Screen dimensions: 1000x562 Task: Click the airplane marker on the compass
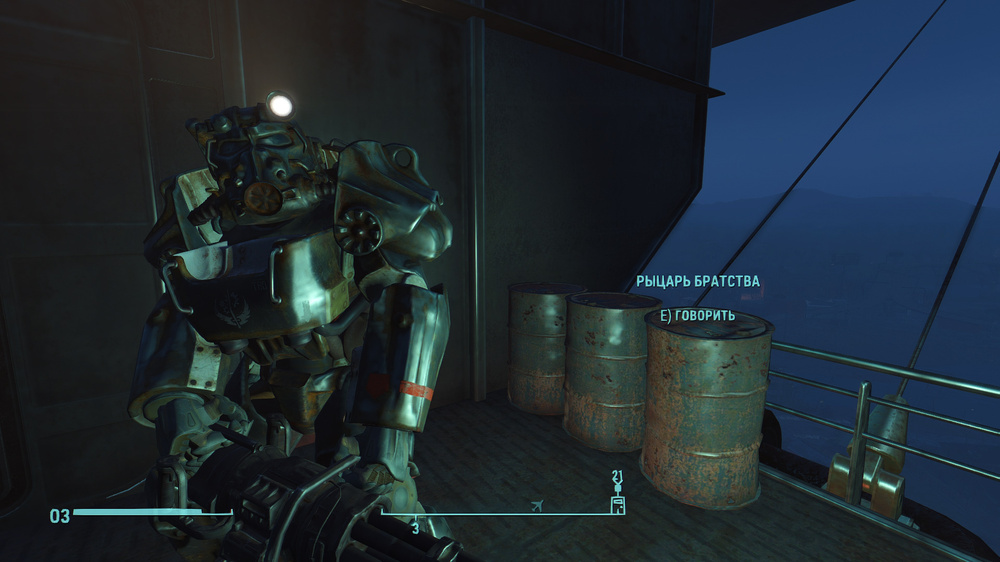540,504
